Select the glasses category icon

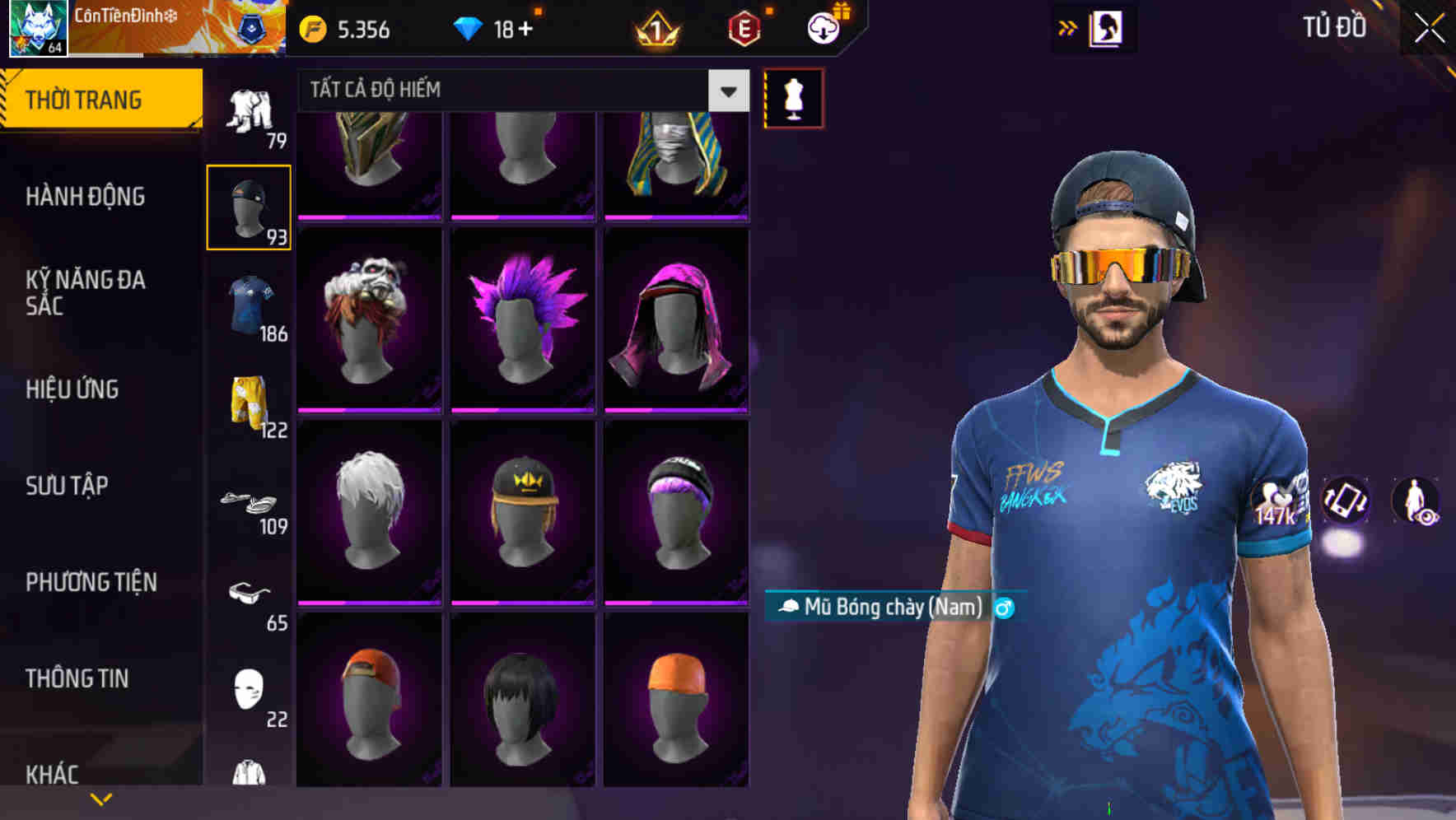[250, 592]
